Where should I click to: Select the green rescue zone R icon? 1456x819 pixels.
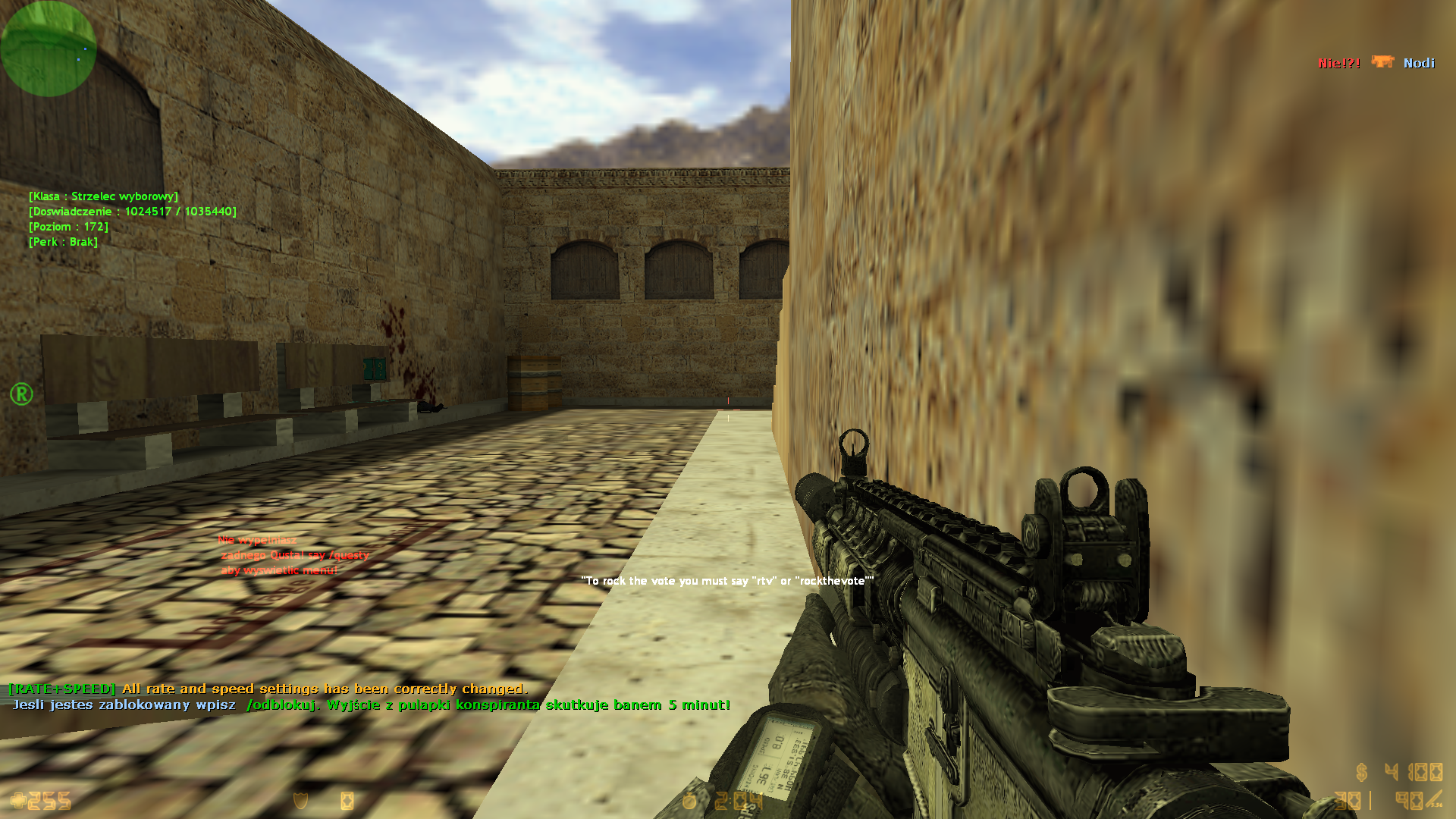pyautogui.click(x=21, y=394)
